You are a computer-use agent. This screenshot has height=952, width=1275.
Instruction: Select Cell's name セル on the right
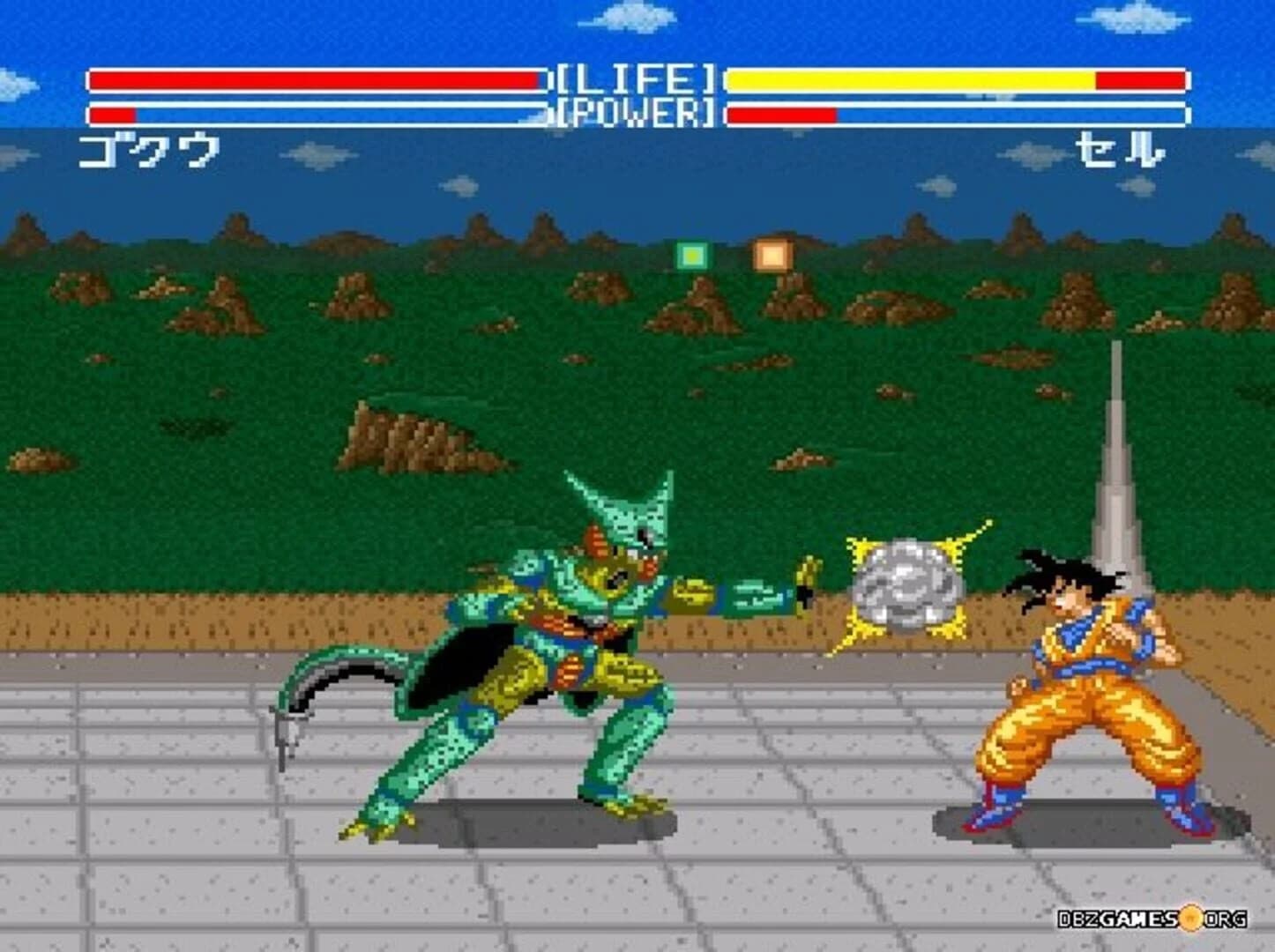[x=1121, y=148]
